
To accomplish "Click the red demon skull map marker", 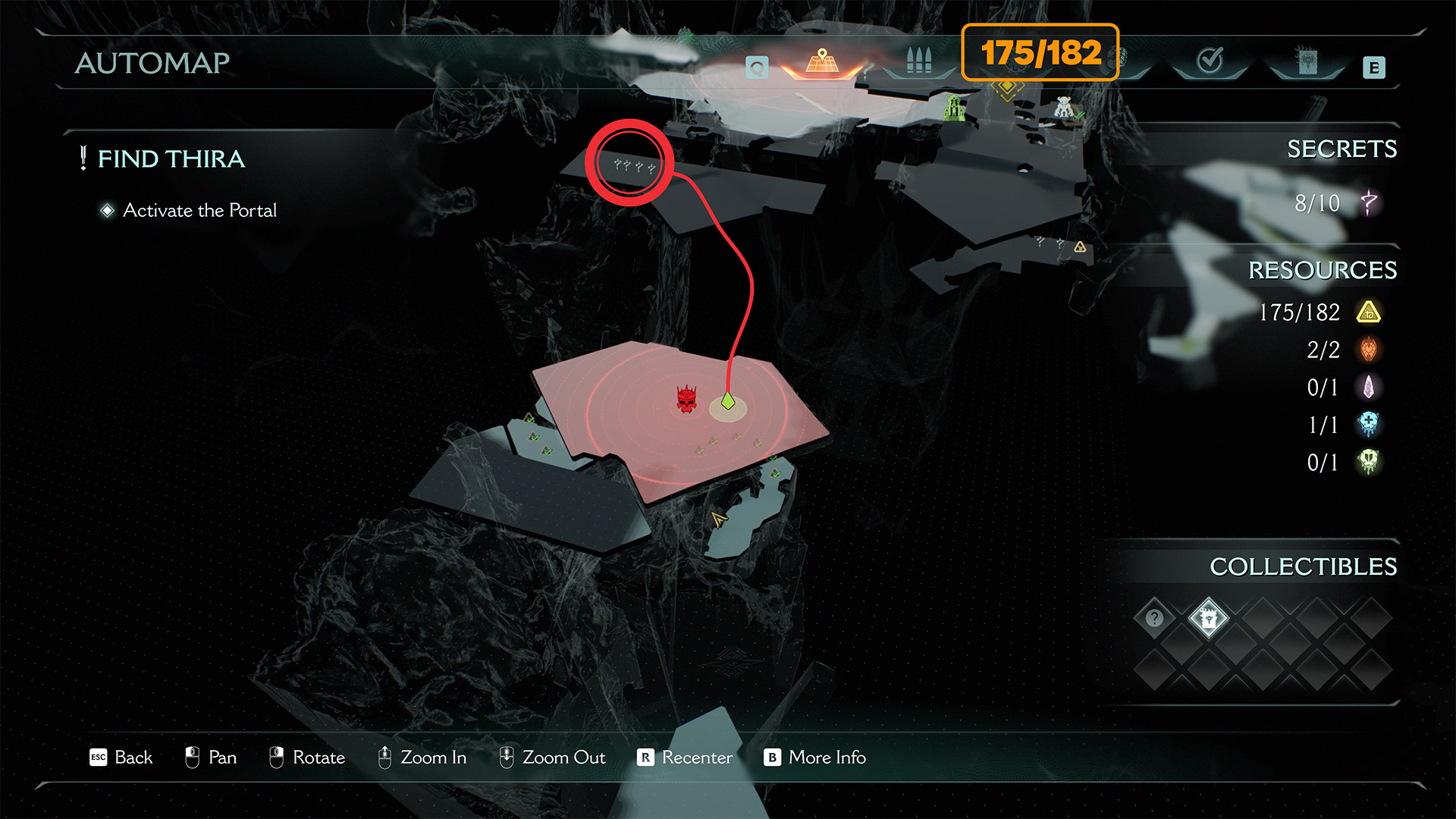I will pos(686,399).
